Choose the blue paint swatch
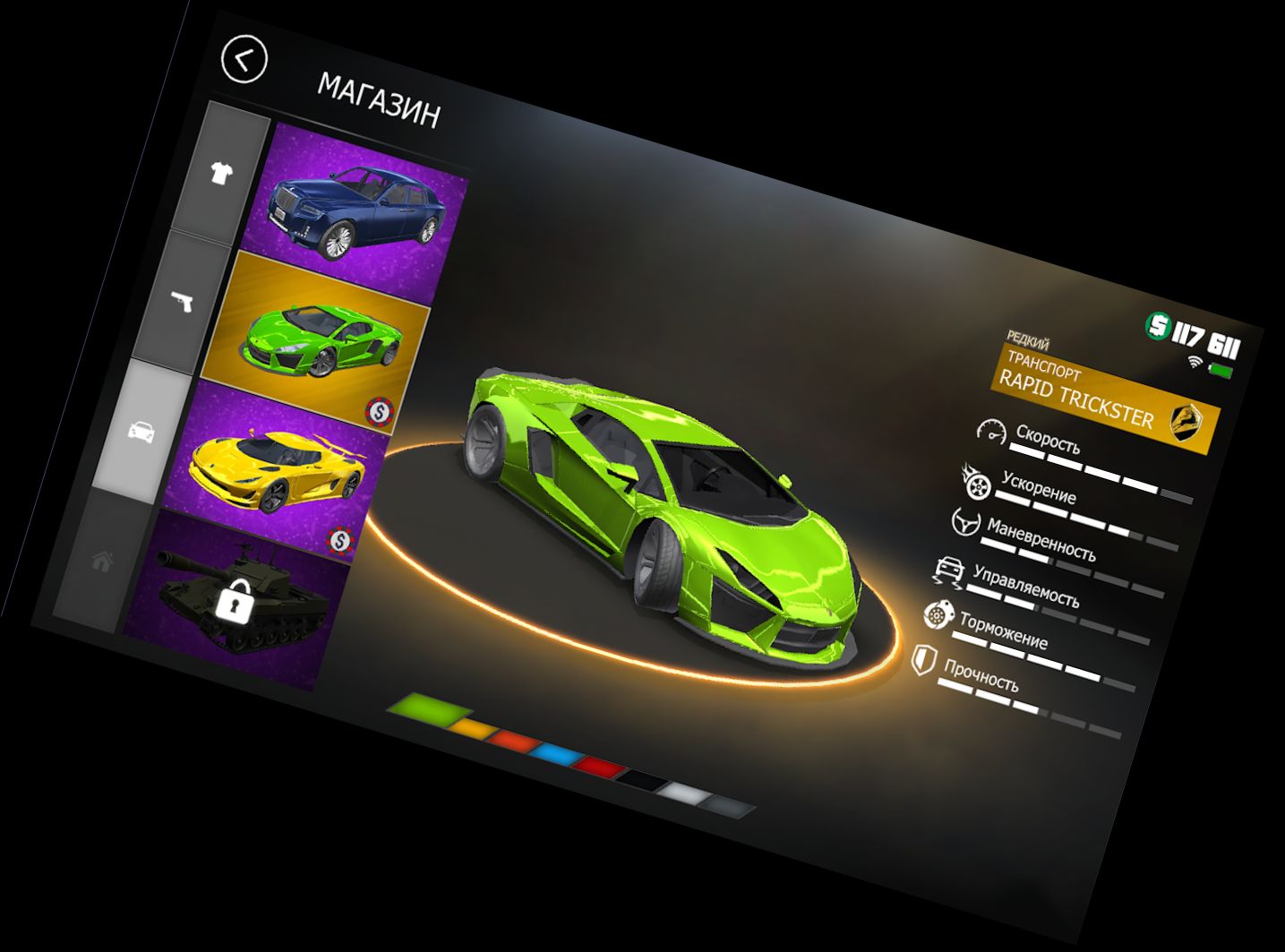Viewport: 1285px width, 952px height. pyautogui.click(x=557, y=754)
